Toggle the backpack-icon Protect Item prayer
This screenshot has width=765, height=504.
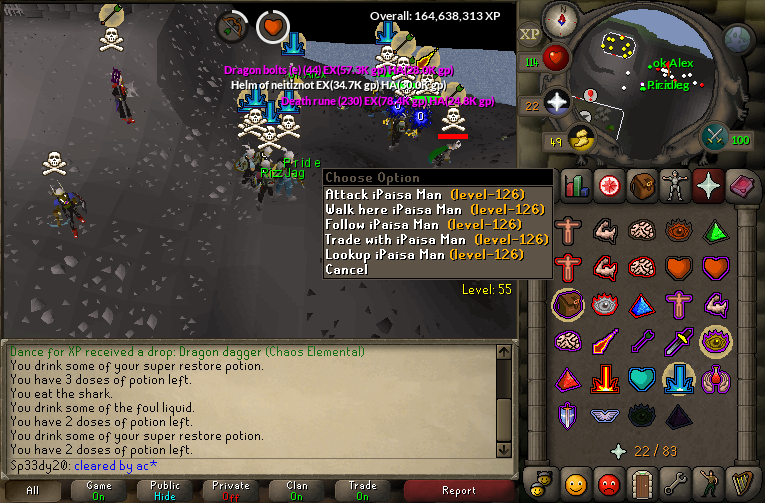pyautogui.click(x=567, y=303)
